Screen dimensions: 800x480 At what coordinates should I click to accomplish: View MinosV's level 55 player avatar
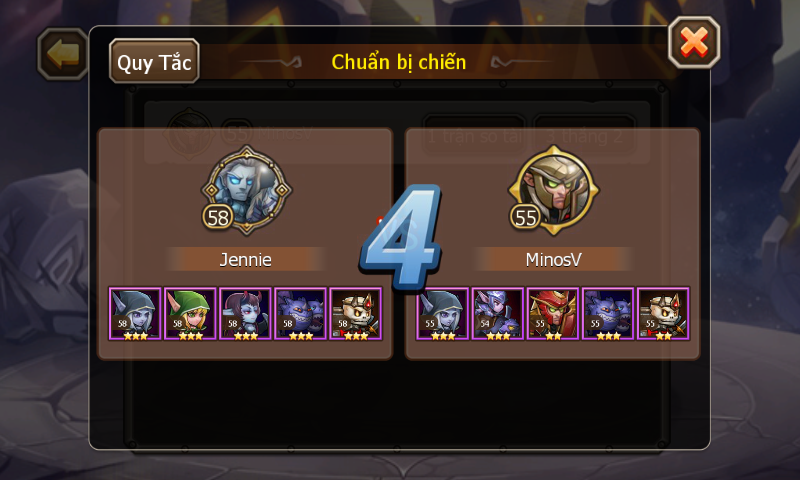553,188
